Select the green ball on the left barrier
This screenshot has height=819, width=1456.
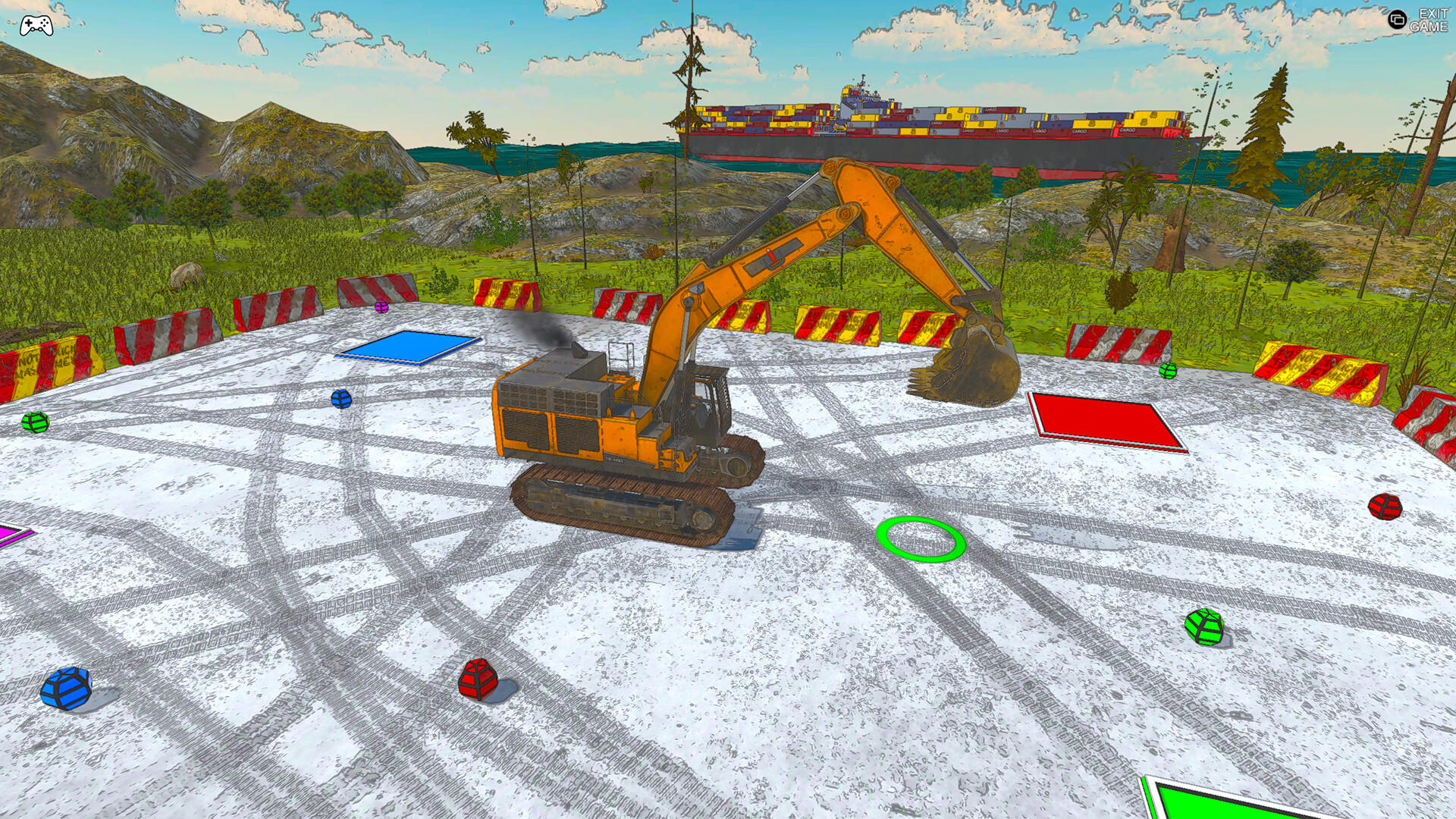(x=33, y=422)
